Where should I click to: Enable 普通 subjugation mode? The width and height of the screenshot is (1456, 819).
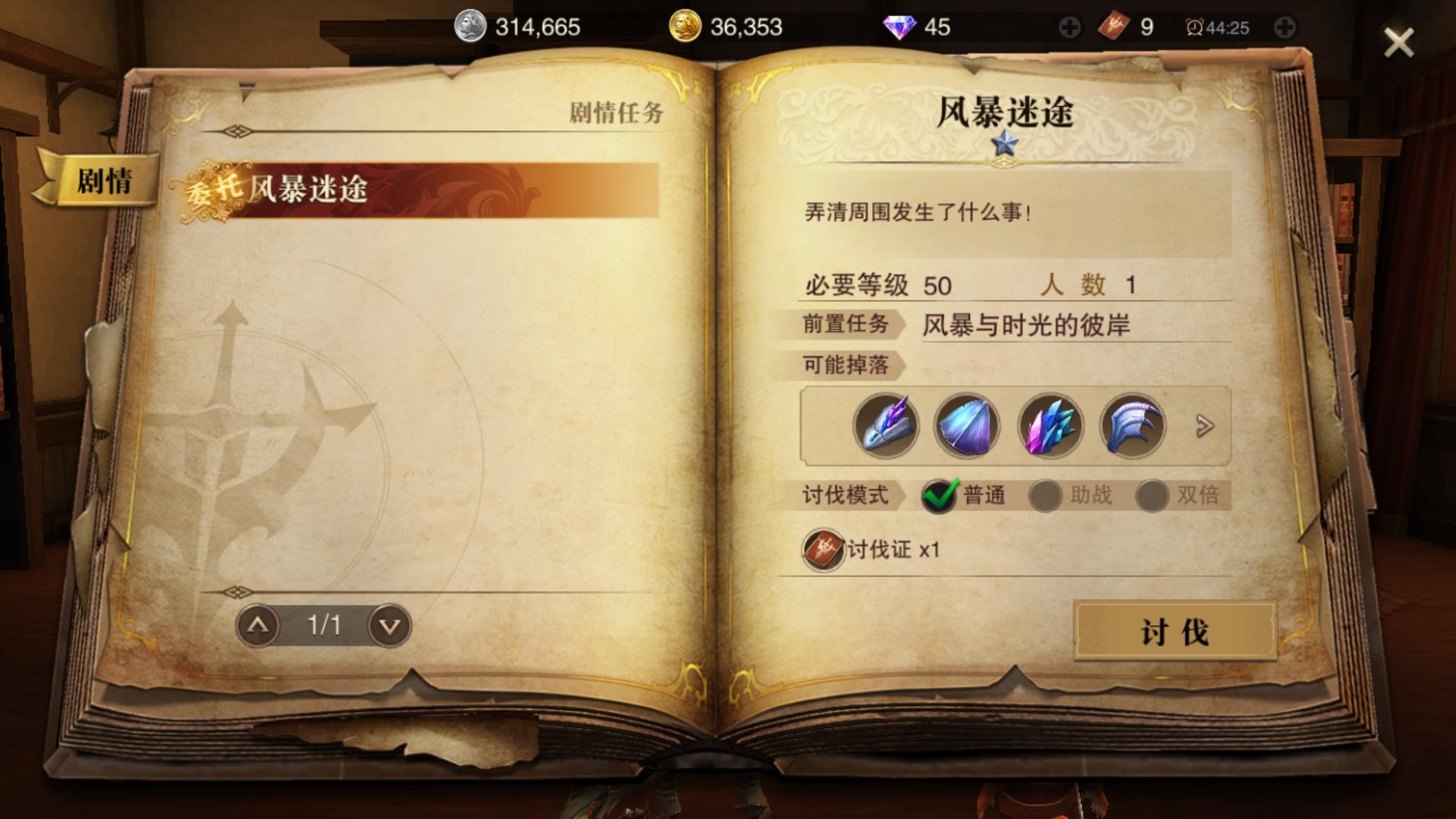pos(939,493)
